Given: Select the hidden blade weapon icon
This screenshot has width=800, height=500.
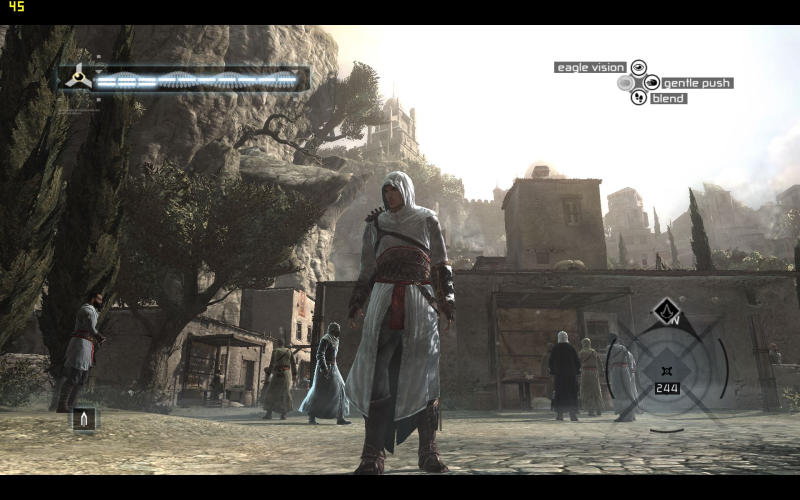Looking at the screenshot, I should (x=84, y=418).
